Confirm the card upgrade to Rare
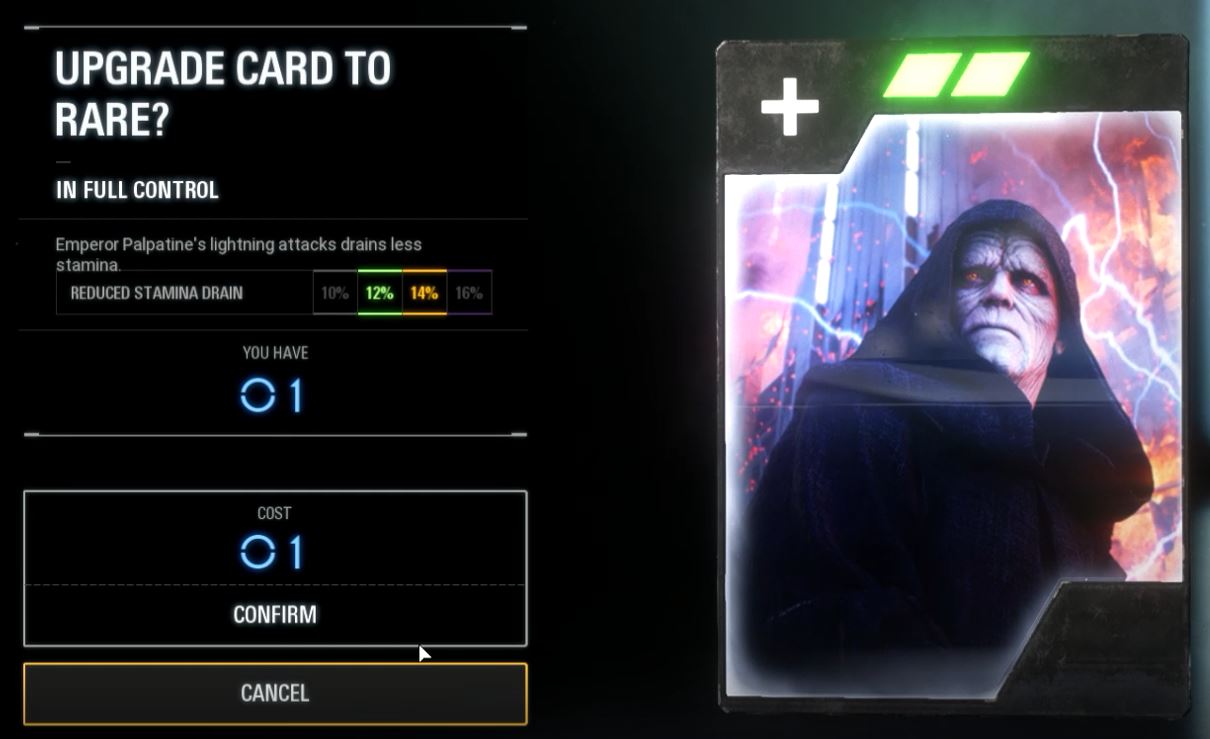This screenshot has width=1210, height=739. click(x=275, y=614)
